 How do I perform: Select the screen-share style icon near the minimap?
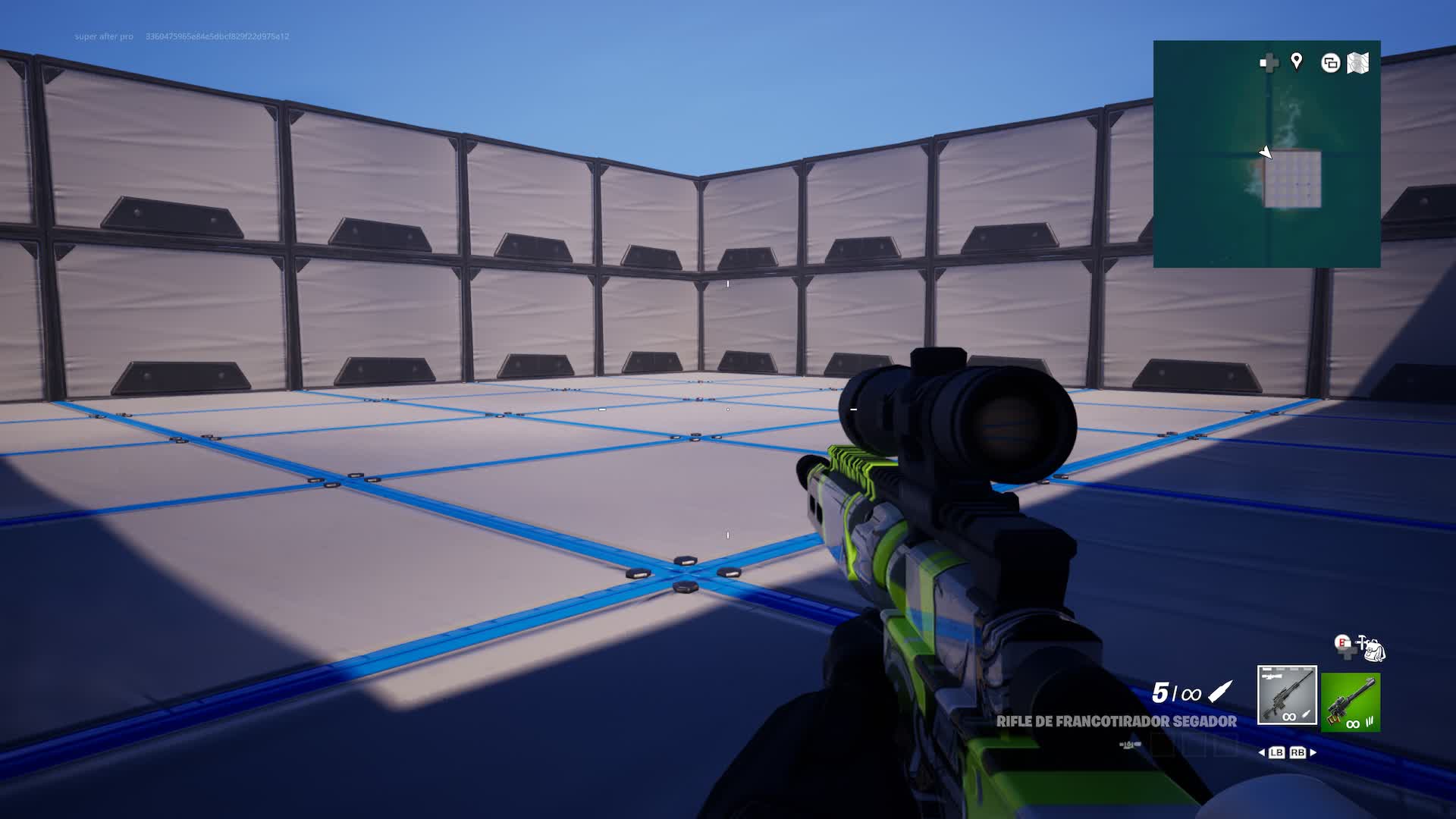pos(1329,64)
